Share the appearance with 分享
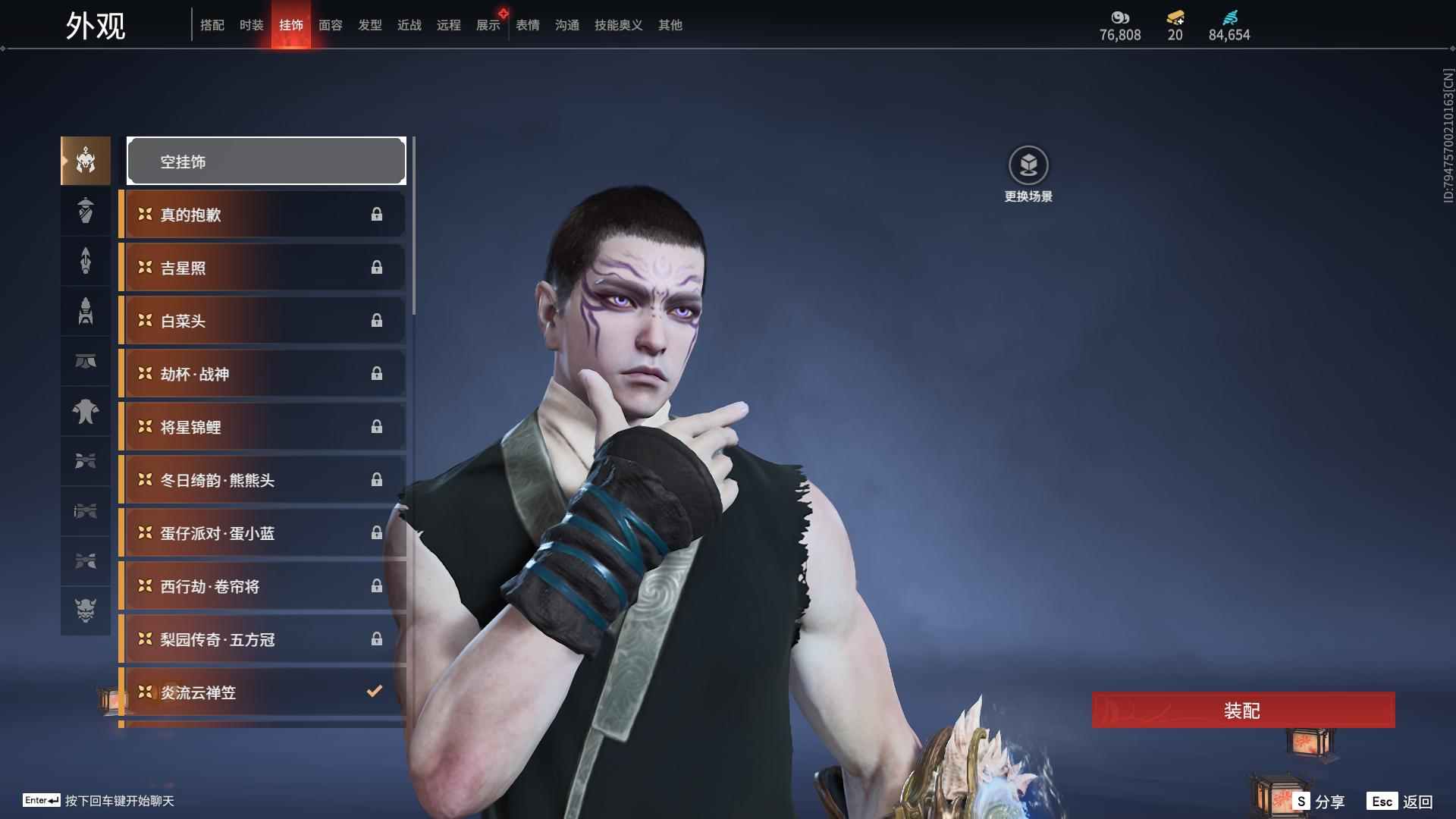The width and height of the screenshot is (1456, 819). 1319,802
